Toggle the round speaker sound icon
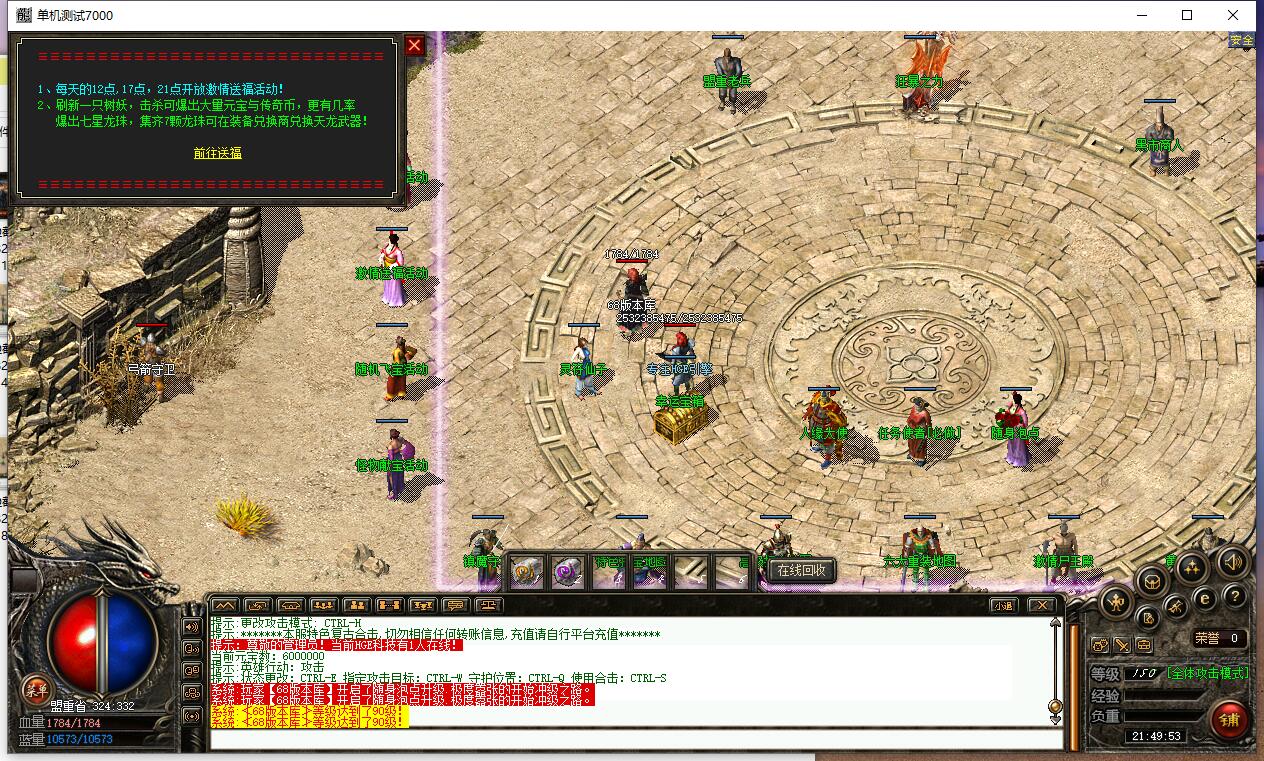The width and height of the screenshot is (1264, 761). click(1233, 563)
